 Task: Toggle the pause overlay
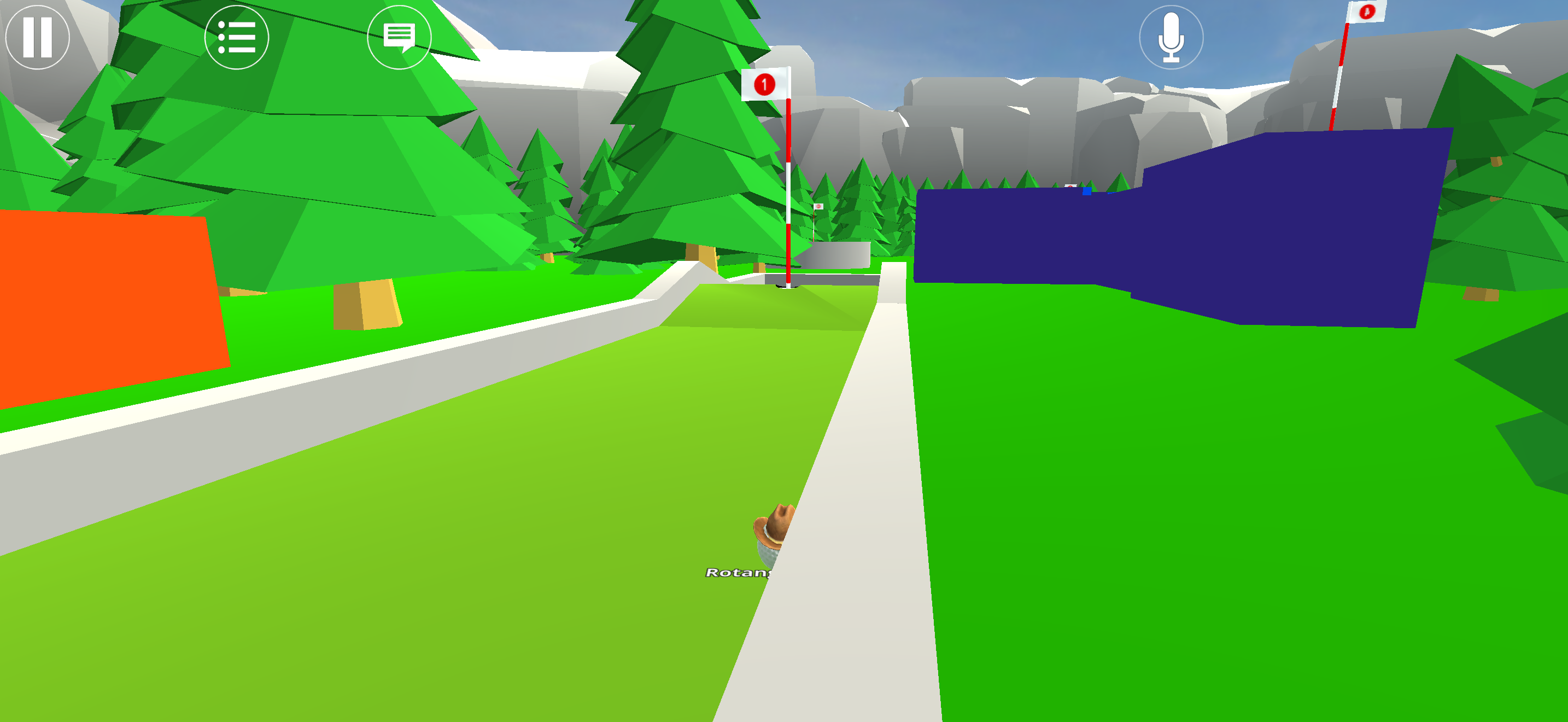[38, 38]
